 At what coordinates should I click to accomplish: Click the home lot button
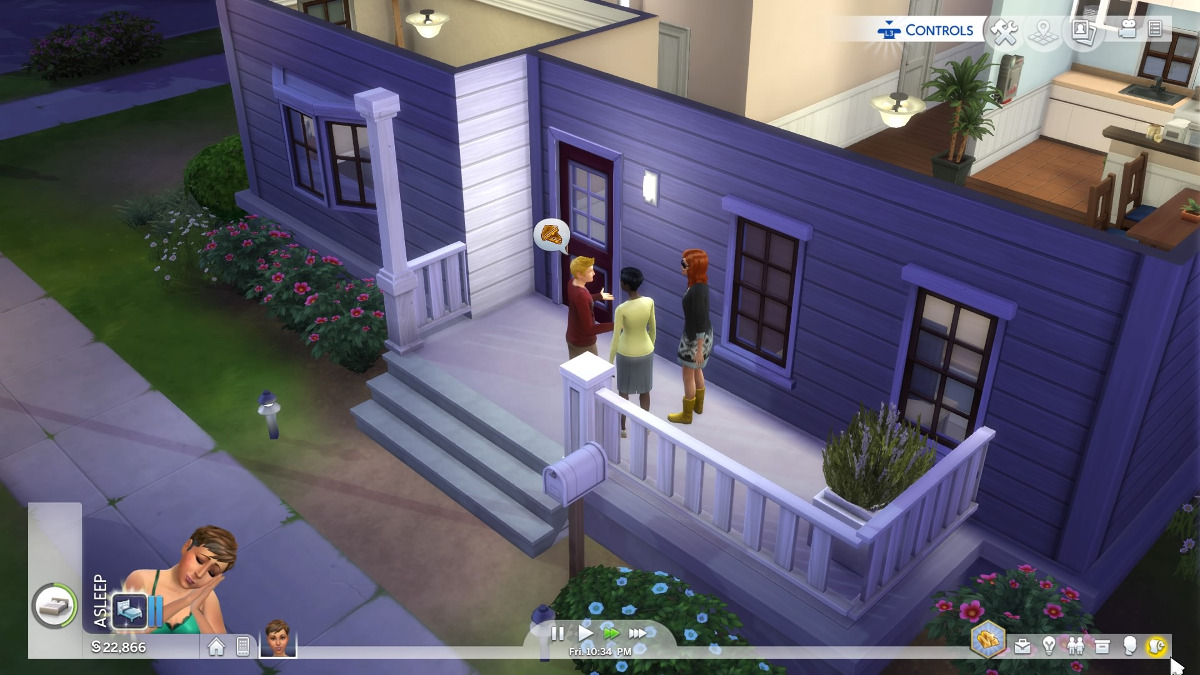pos(216,646)
